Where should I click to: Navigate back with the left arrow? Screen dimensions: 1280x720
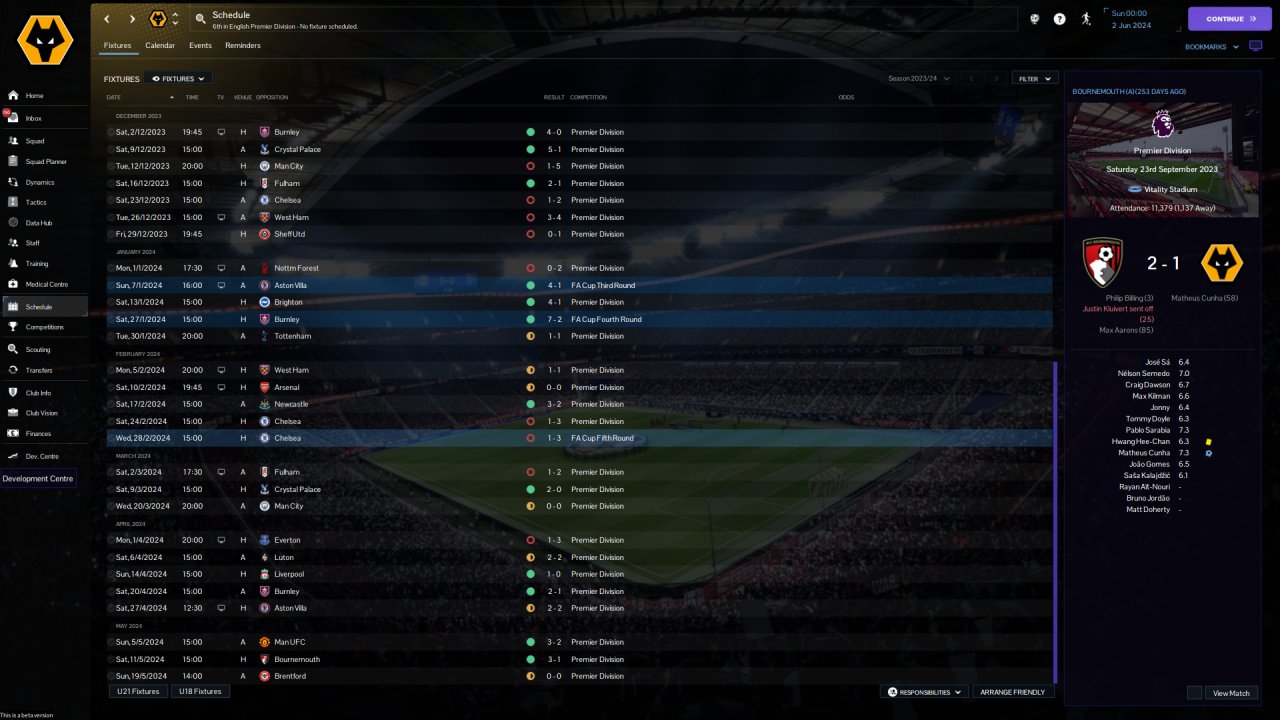tap(107, 18)
